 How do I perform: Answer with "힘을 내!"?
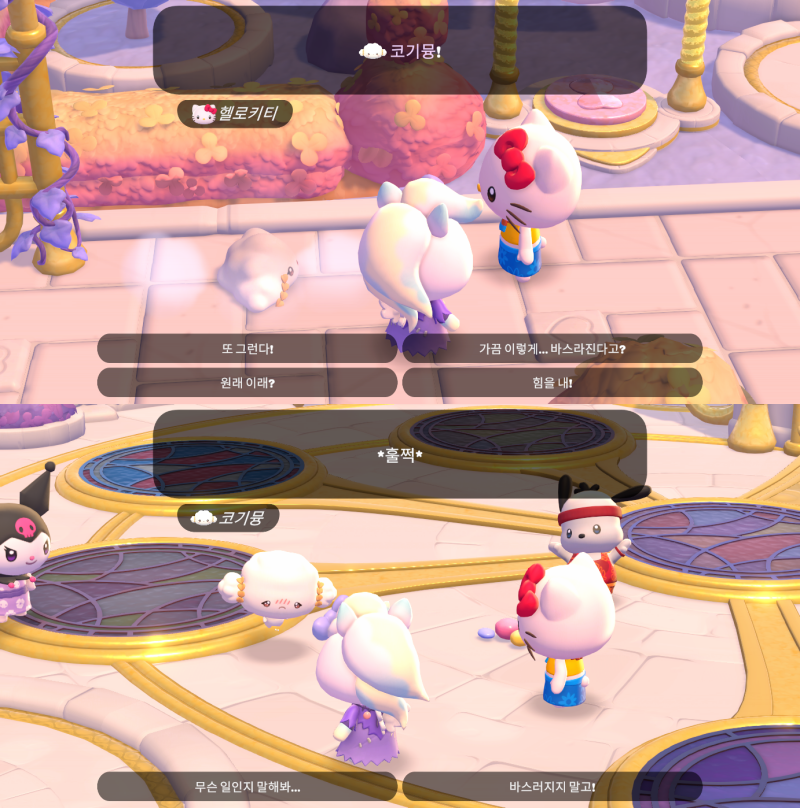pos(552,383)
